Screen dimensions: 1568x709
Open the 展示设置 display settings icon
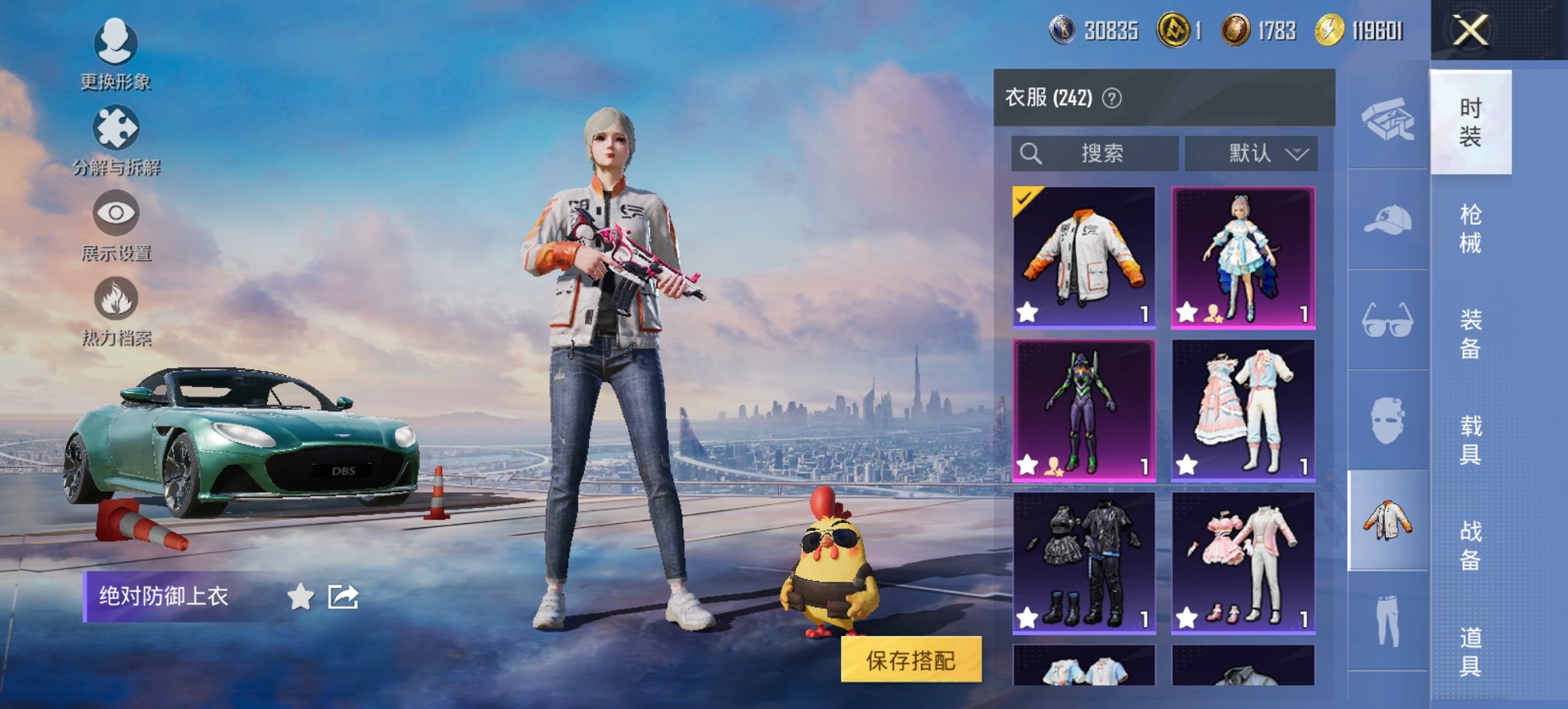tap(116, 214)
